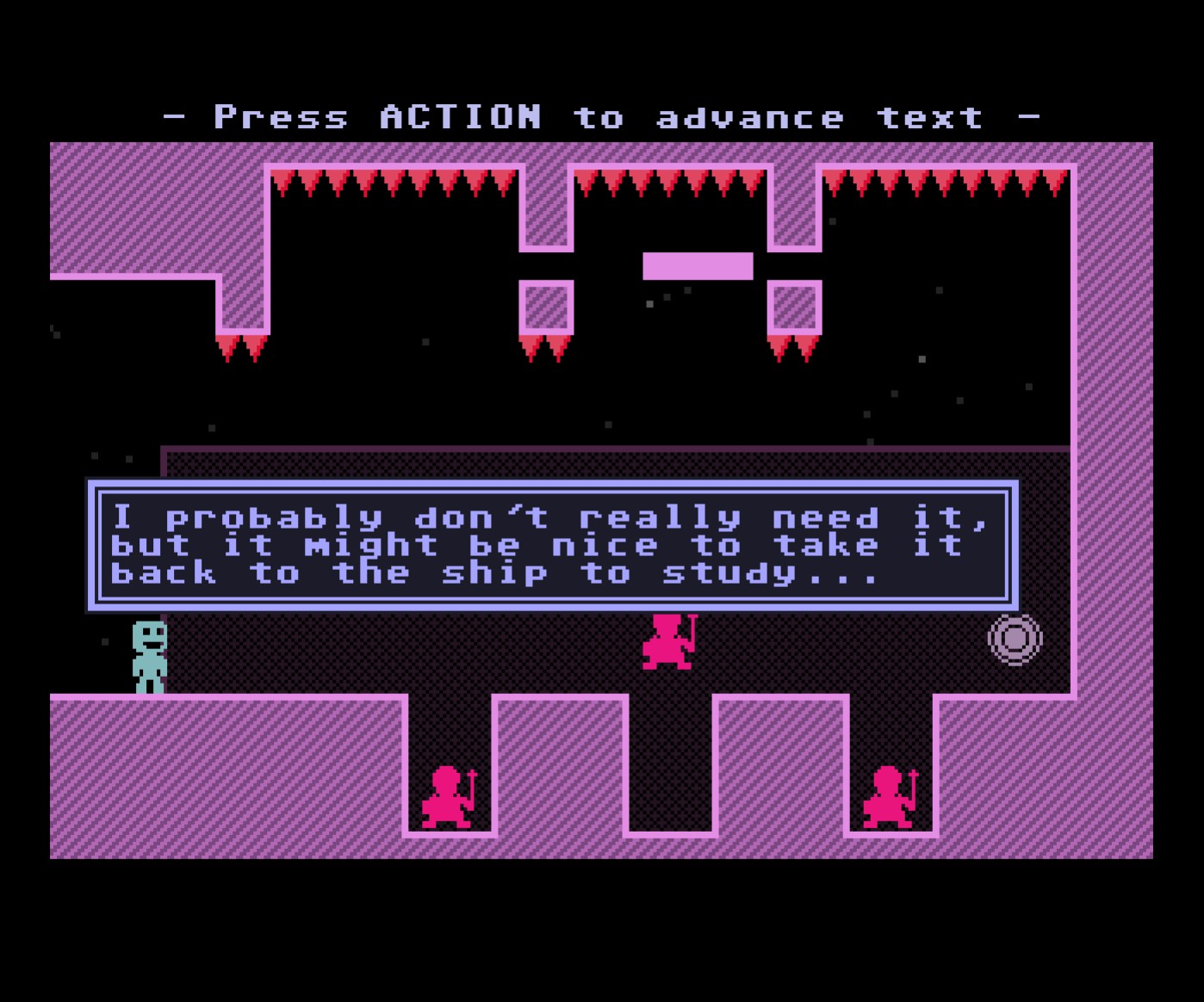Select the cyan player character Viridian

click(148, 654)
